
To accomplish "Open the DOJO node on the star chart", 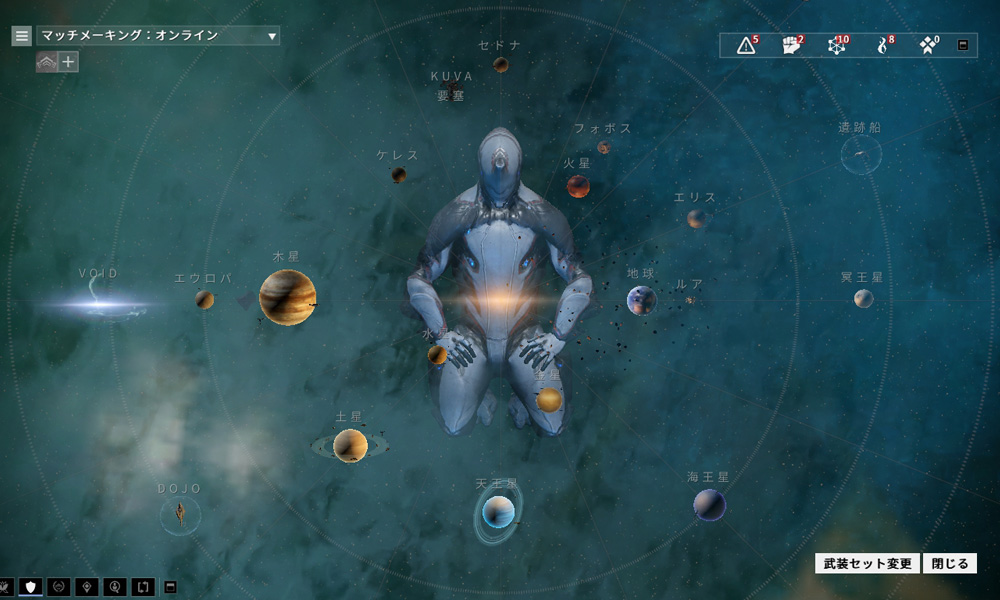I will [180, 515].
